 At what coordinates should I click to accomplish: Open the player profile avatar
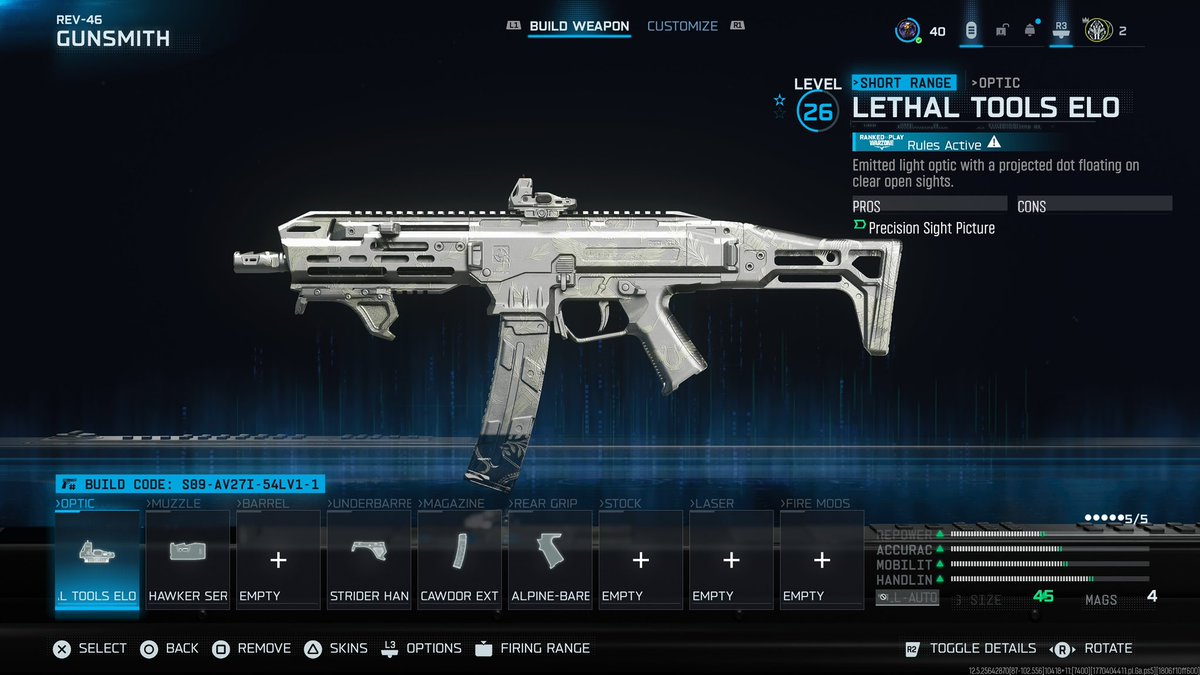click(907, 31)
